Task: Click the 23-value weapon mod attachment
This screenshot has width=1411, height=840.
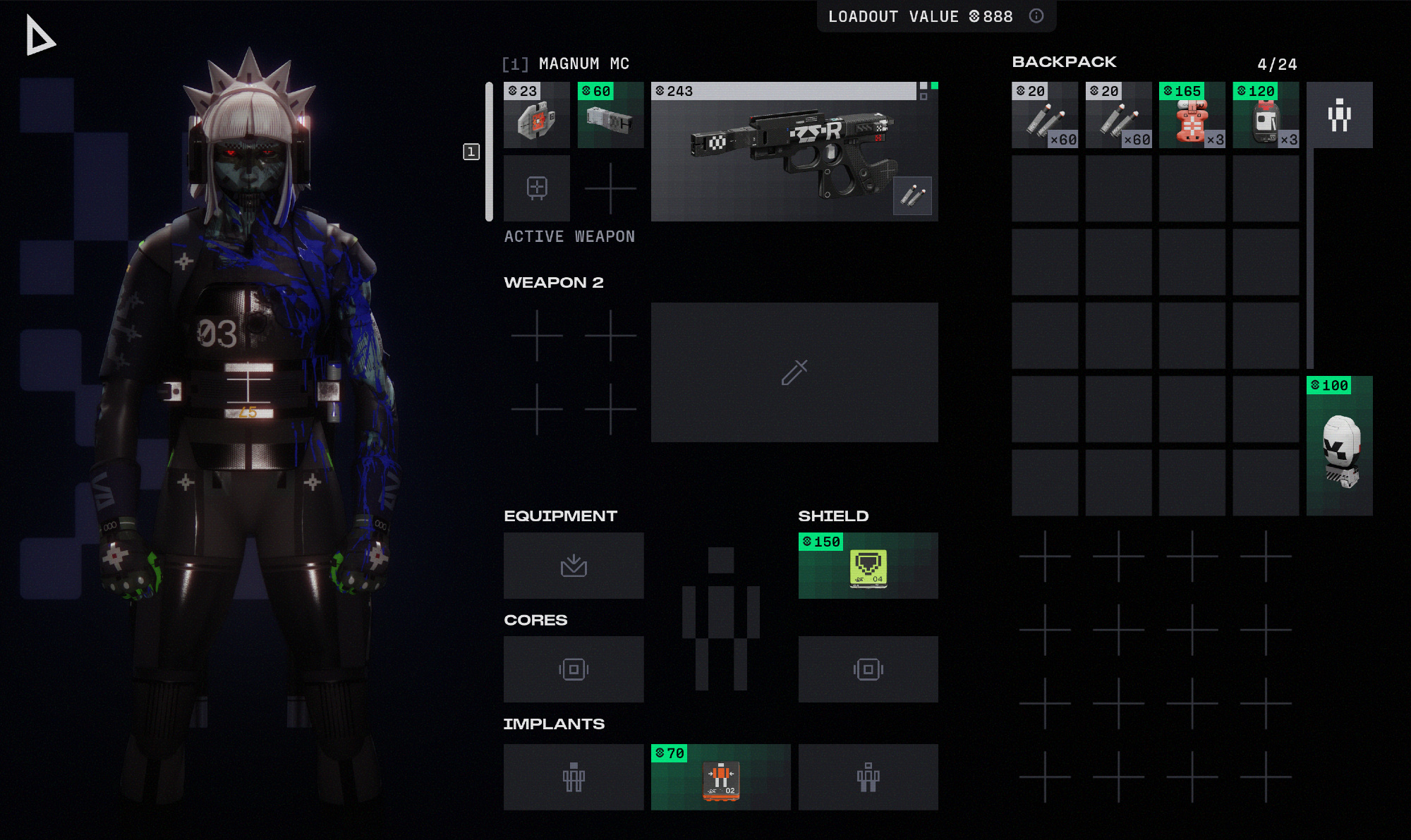Action: click(x=536, y=115)
